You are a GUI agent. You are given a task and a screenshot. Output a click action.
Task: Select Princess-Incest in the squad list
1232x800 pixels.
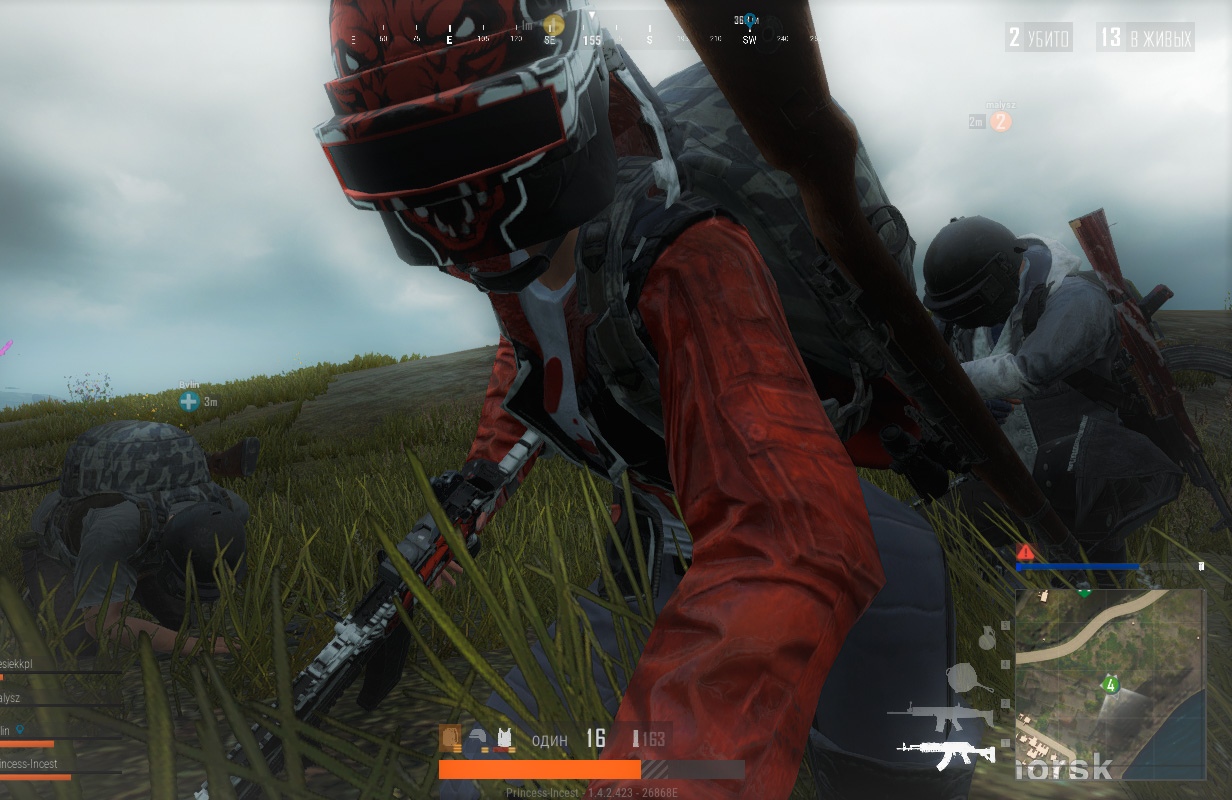tap(30, 764)
